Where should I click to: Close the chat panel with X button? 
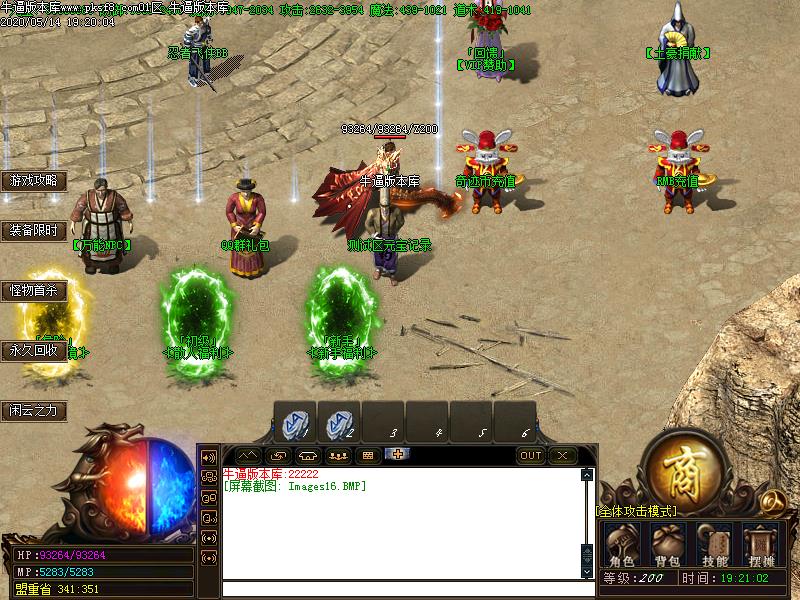(564, 456)
